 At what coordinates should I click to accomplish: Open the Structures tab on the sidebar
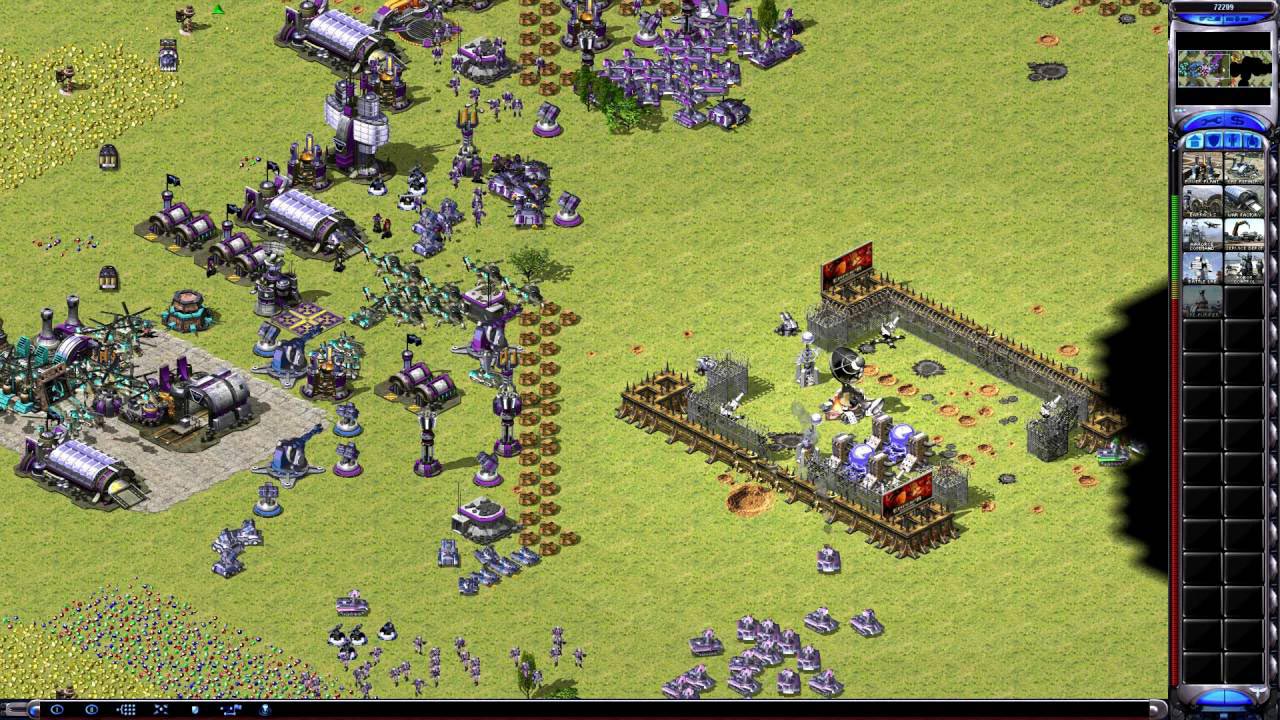[1194, 142]
